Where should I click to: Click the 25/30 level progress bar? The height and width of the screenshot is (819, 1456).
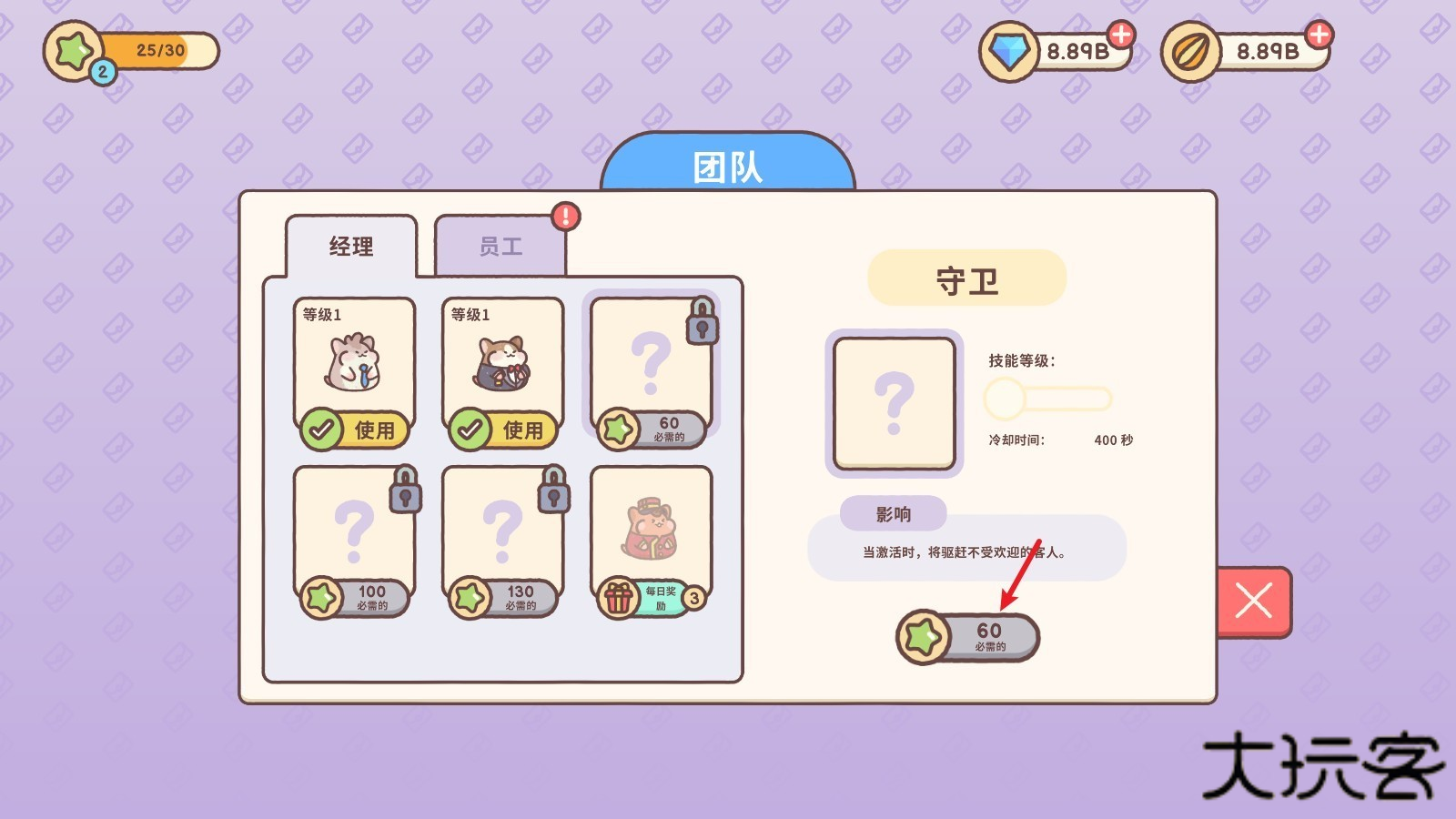[159, 52]
